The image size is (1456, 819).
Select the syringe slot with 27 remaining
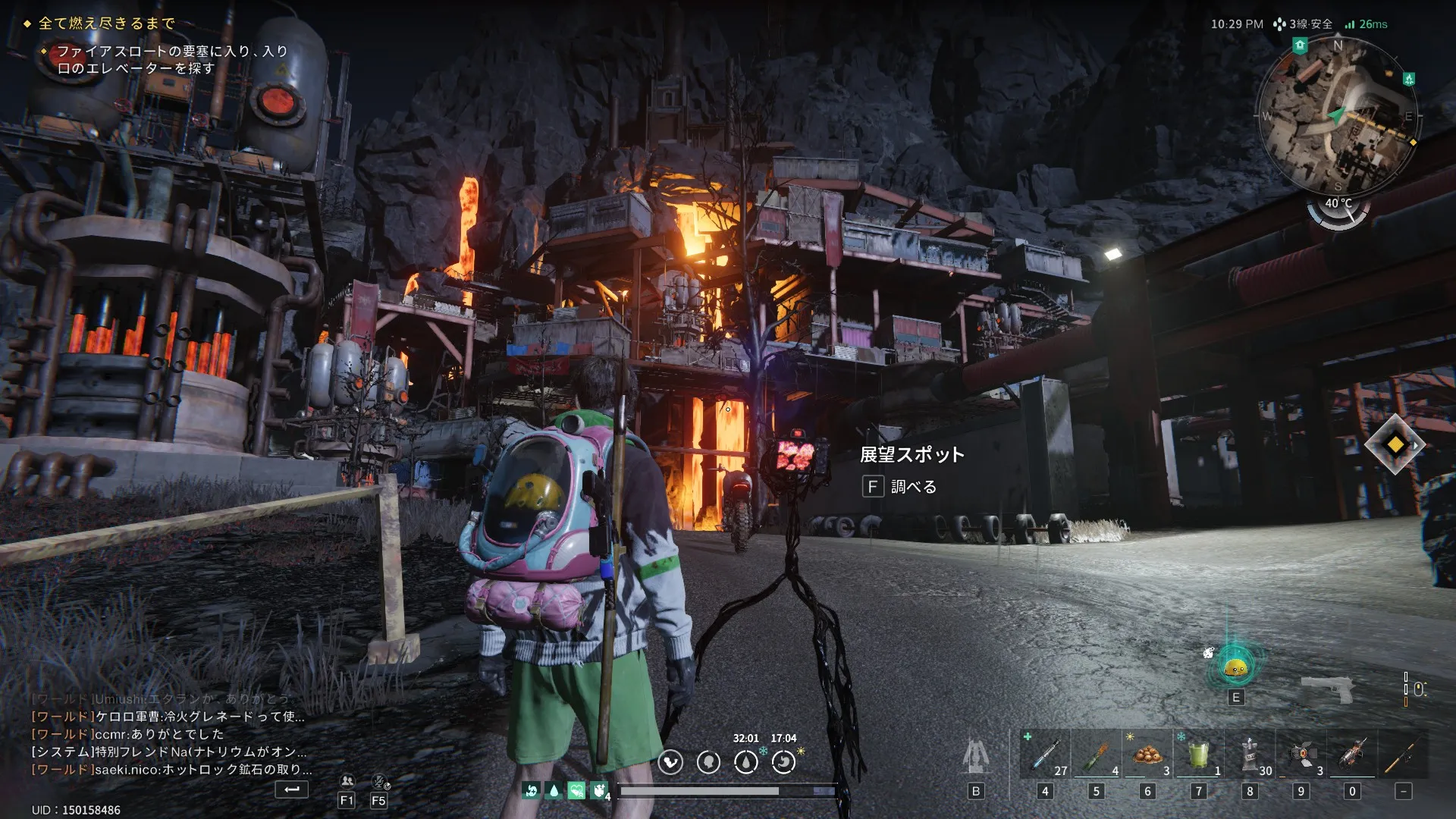tap(1045, 754)
